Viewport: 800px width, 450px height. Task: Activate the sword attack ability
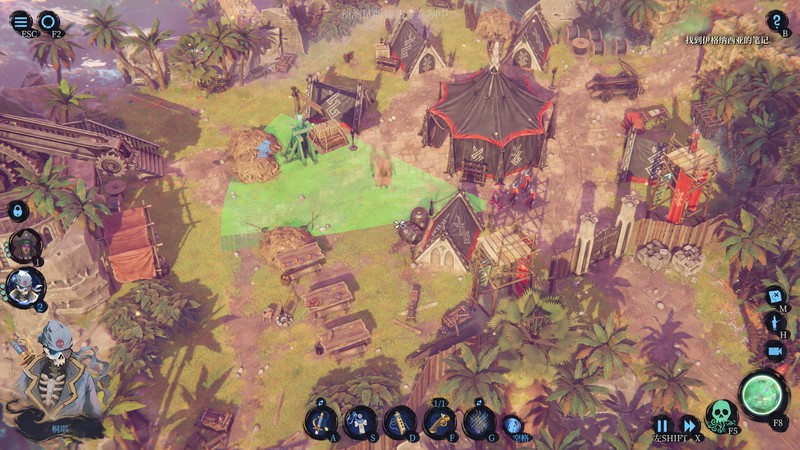[x=321, y=420]
